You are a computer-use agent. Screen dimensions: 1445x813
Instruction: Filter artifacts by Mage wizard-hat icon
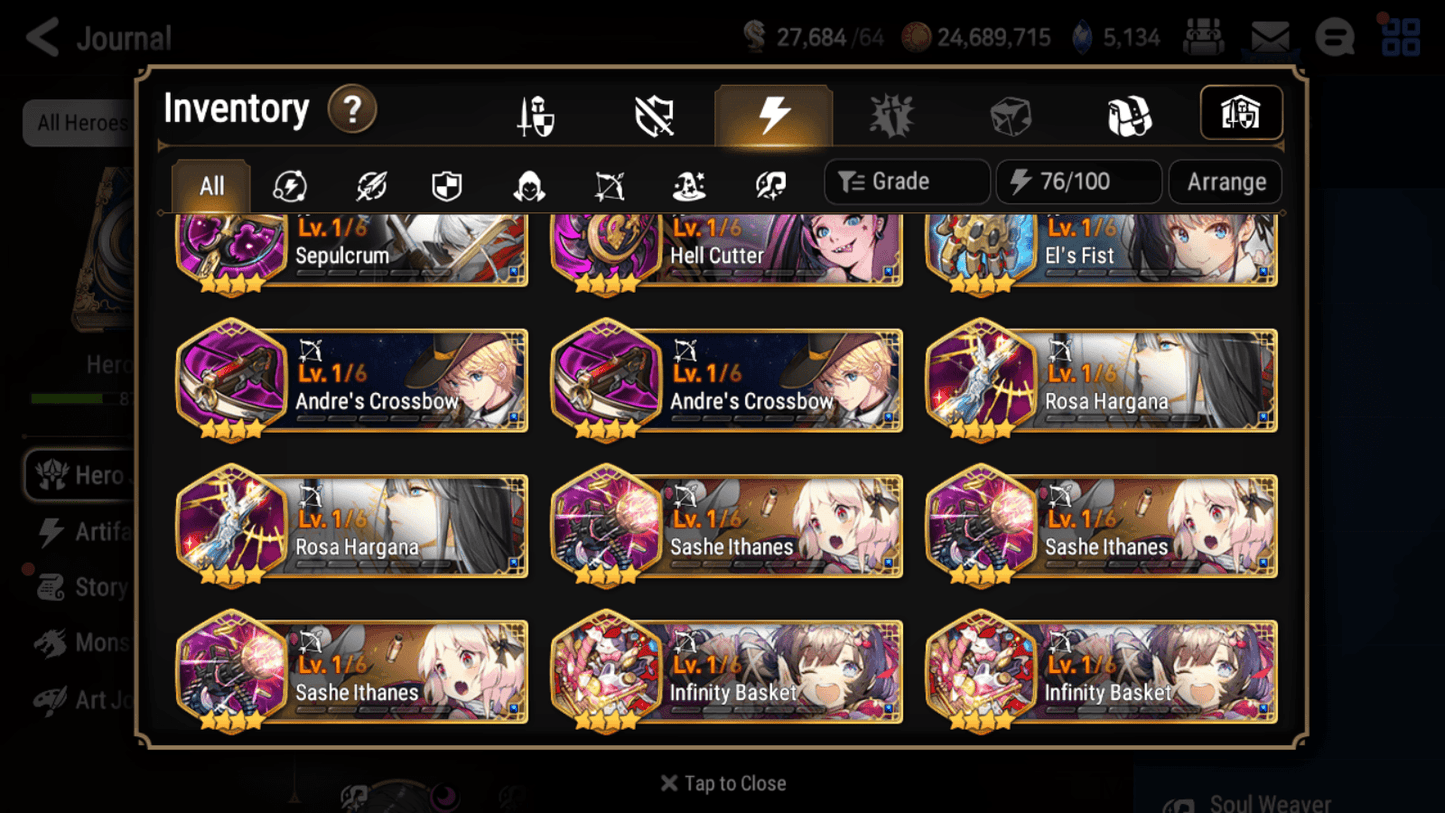(688, 182)
